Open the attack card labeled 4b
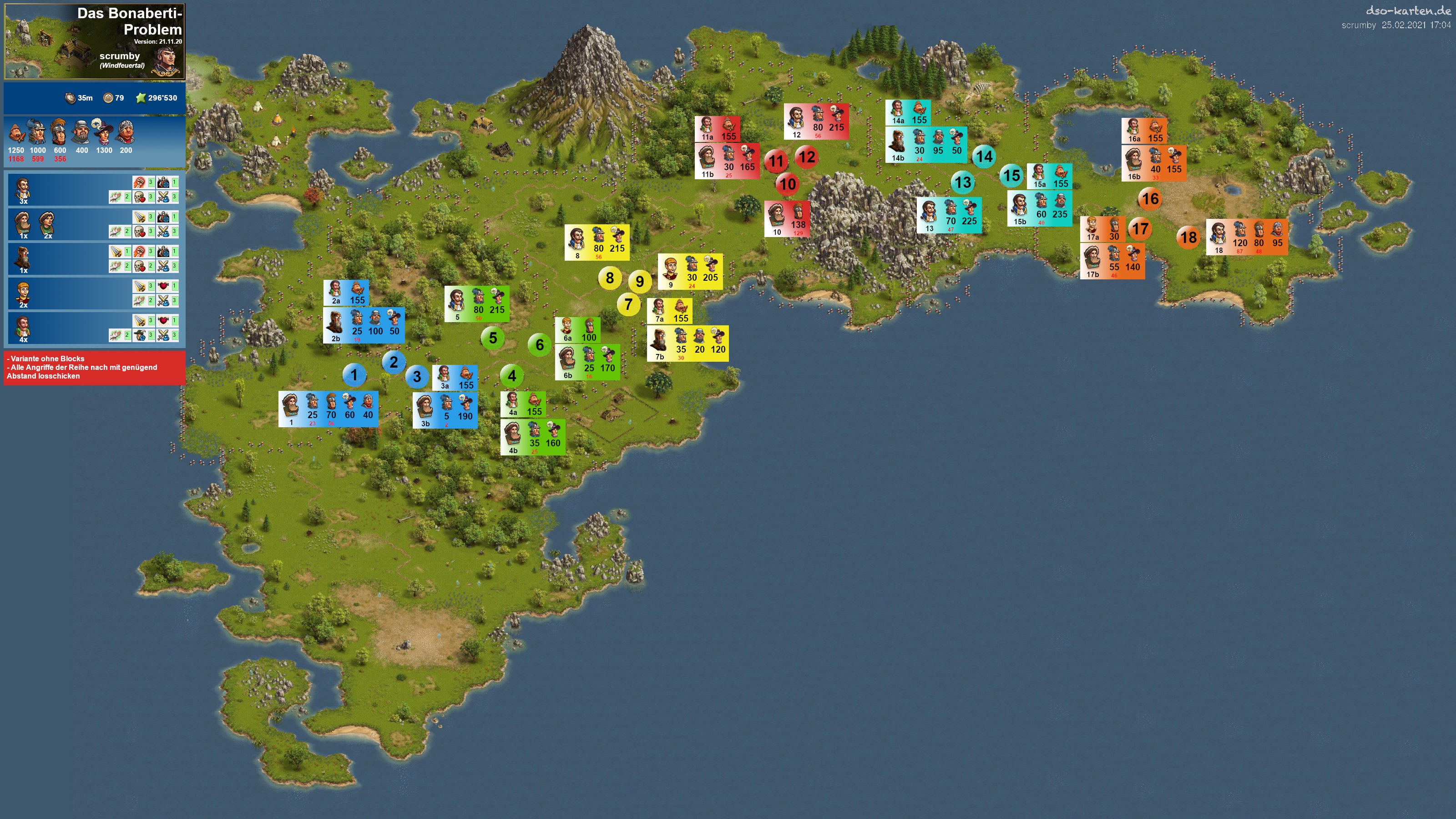This screenshot has height=819, width=1456. (532, 437)
